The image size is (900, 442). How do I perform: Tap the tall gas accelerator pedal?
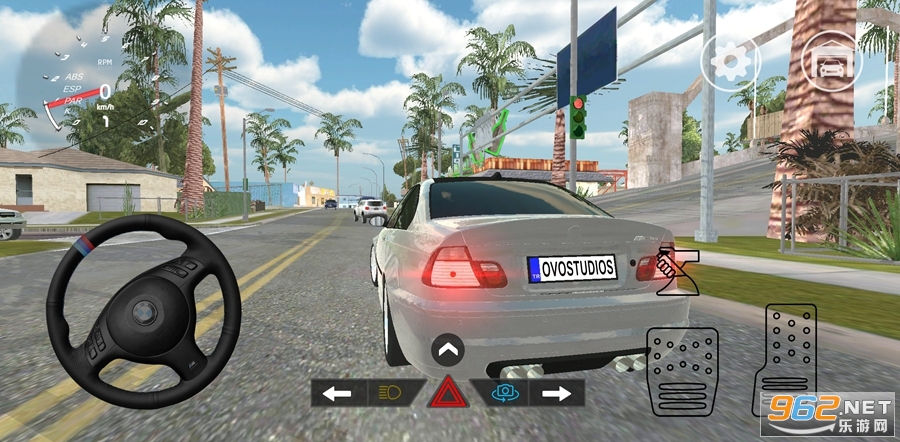pyautogui.click(x=791, y=356)
